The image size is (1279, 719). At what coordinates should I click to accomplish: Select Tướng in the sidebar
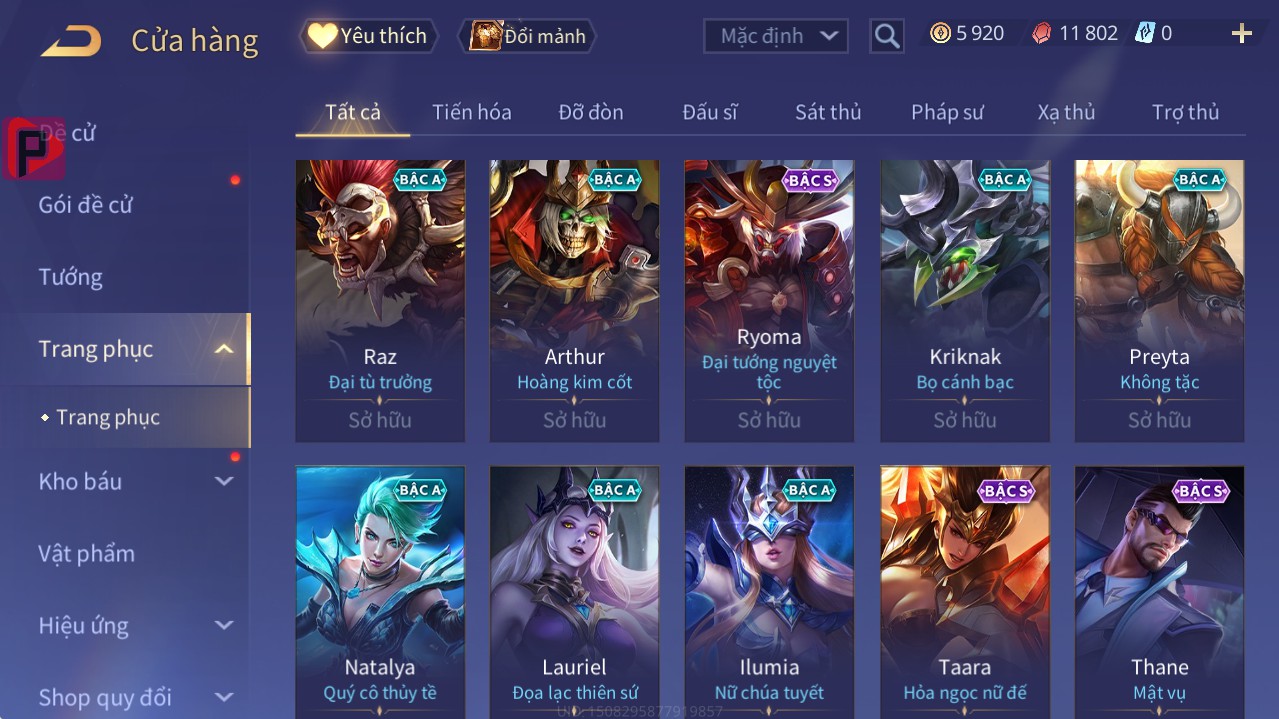71,277
